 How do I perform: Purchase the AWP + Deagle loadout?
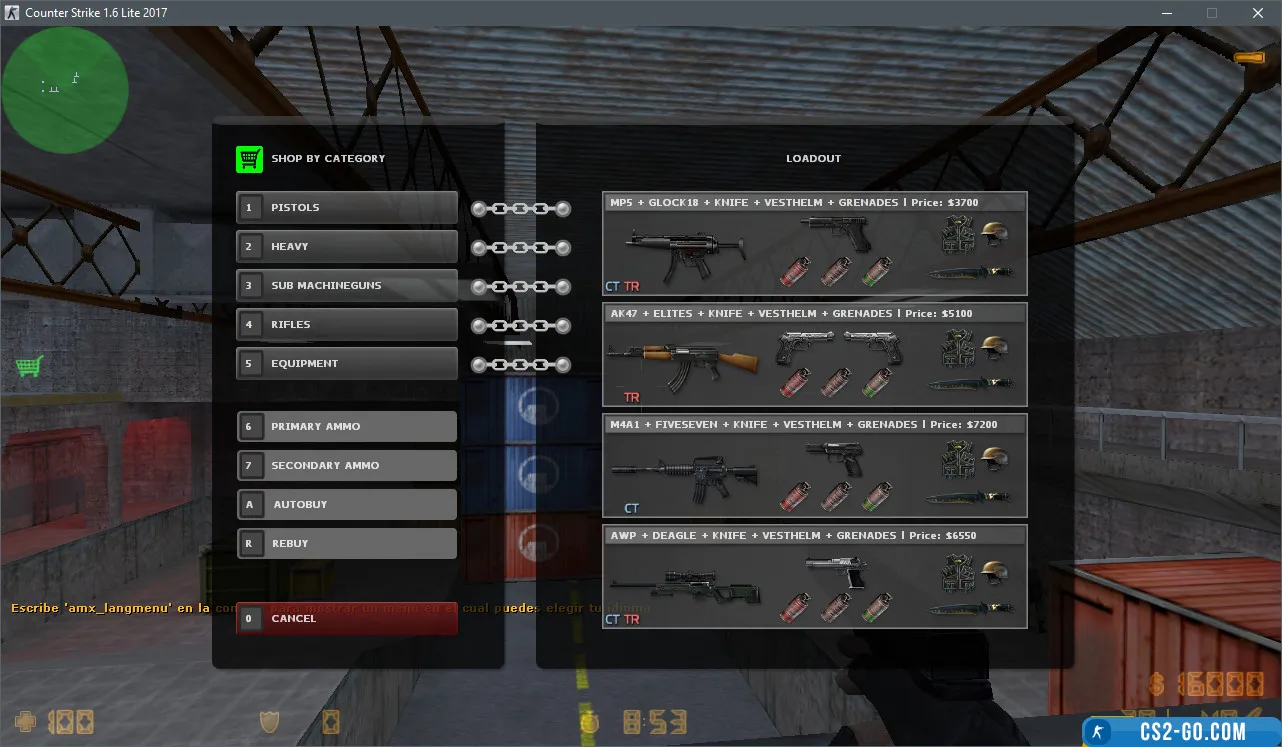point(814,578)
